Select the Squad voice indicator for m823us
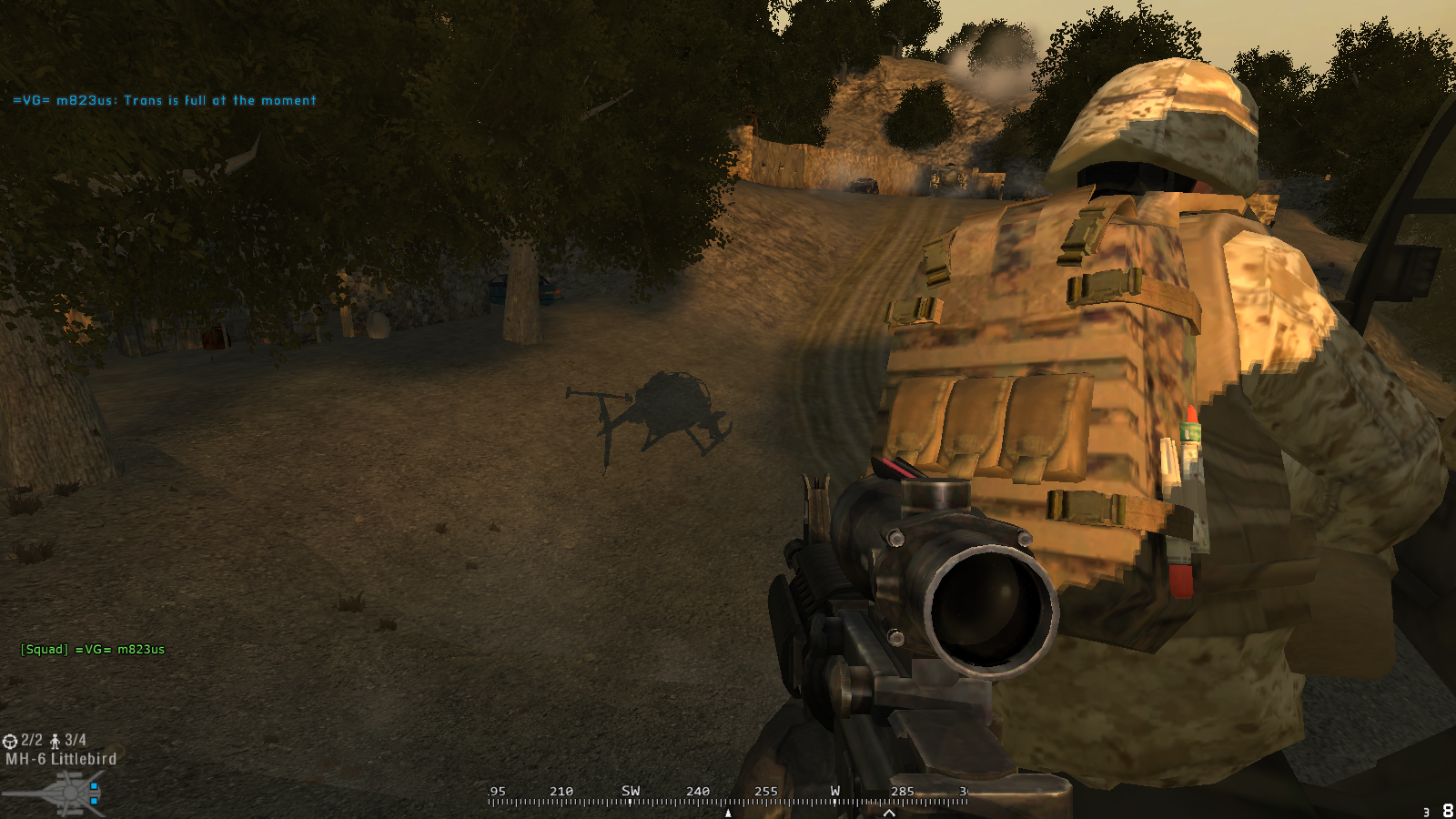Image resolution: width=1456 pixels, height=819 pixels. [x=93, y=650]
